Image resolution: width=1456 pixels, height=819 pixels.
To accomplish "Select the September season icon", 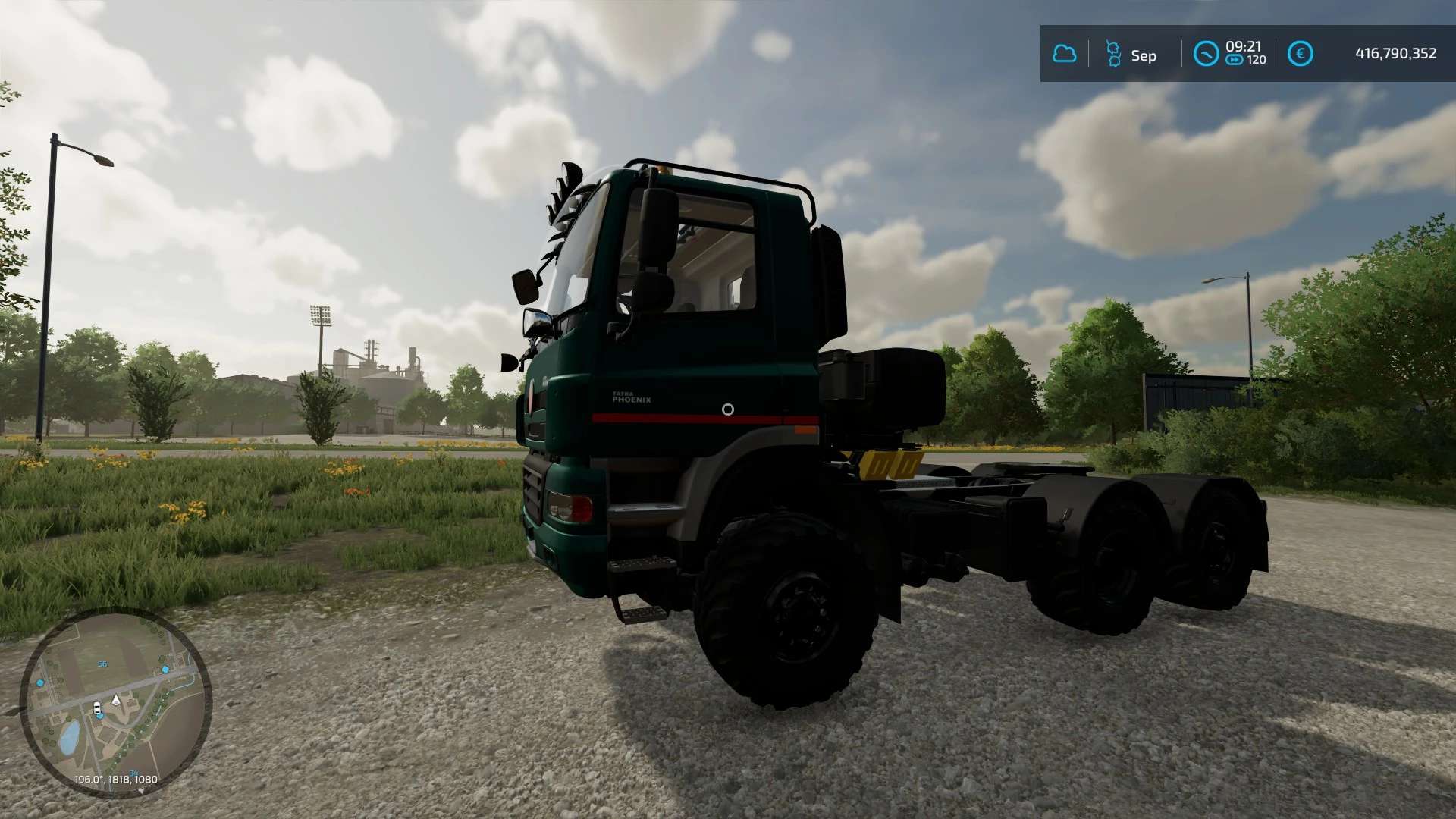I will (1113, 54).
